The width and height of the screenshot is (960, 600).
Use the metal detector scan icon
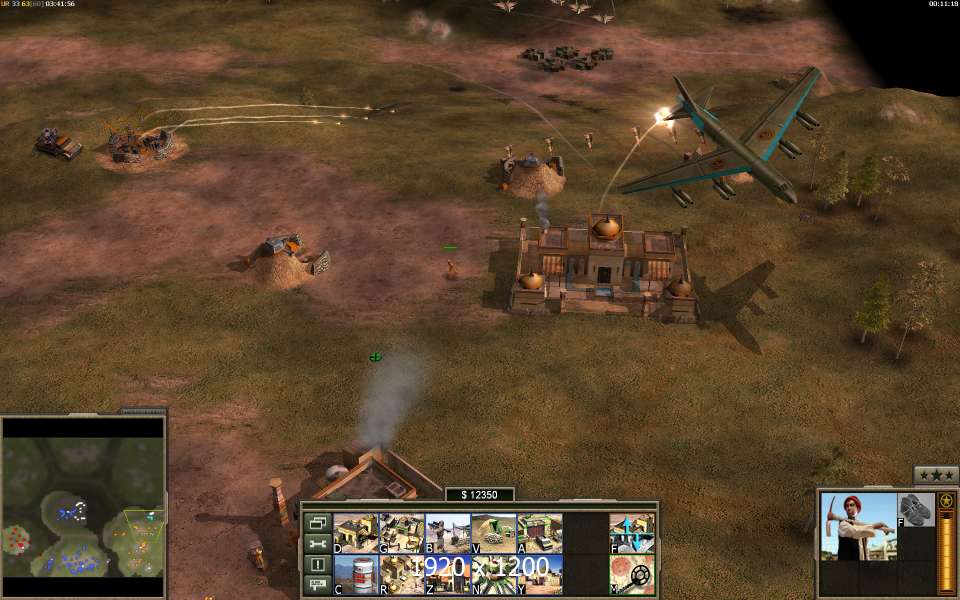[632, 575]
